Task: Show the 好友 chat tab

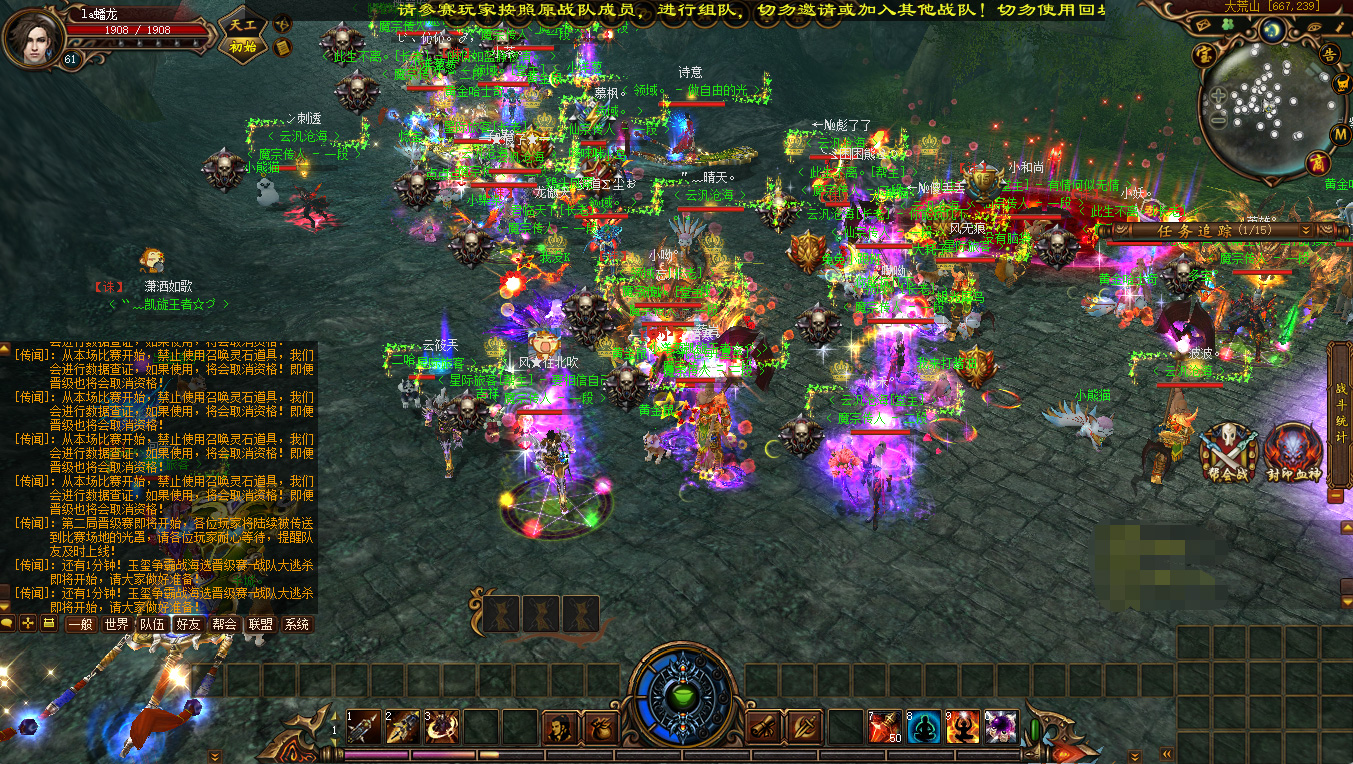Action: tap(188, 624)
